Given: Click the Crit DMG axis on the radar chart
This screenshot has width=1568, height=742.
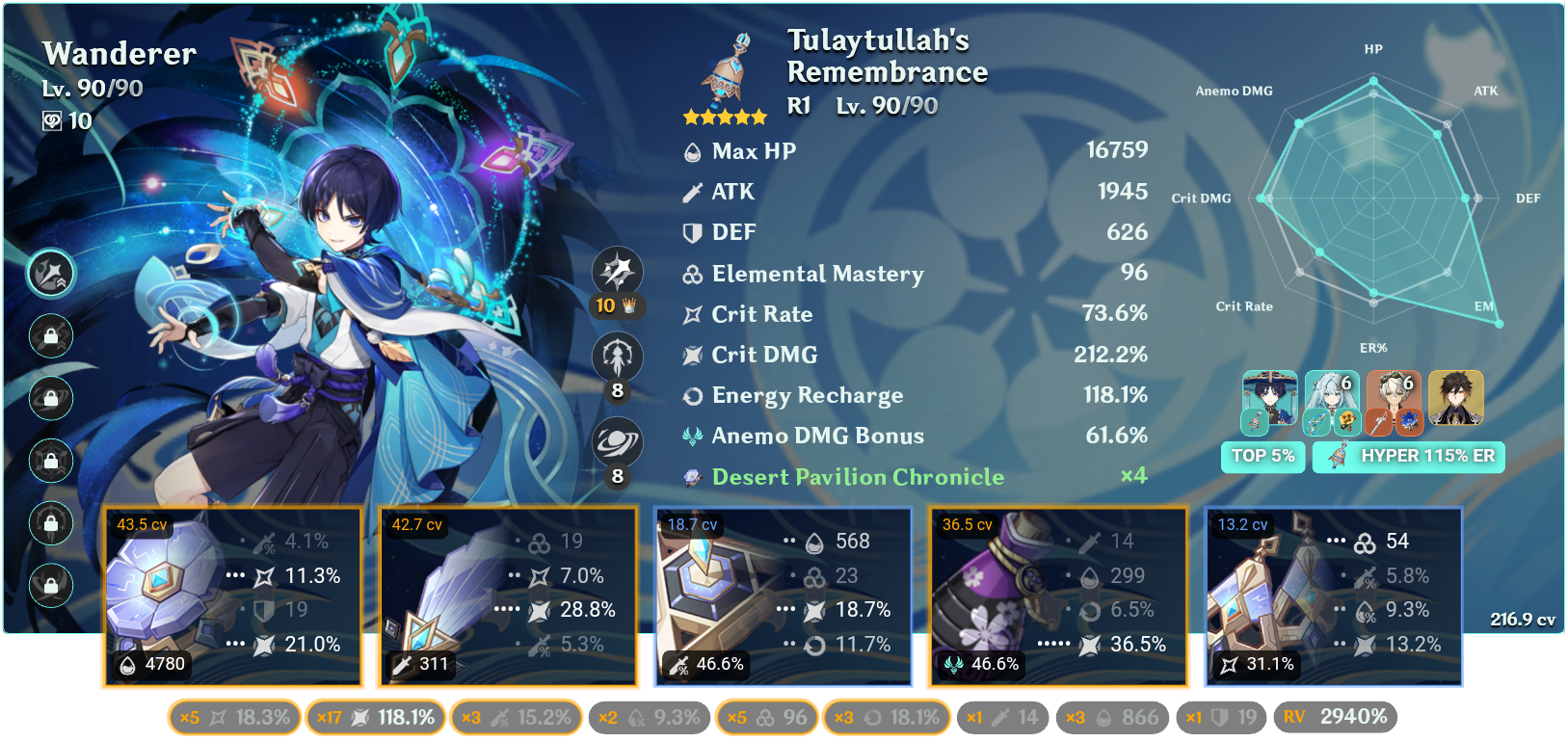Looking at the screenshot, I should coord(1202,199).
